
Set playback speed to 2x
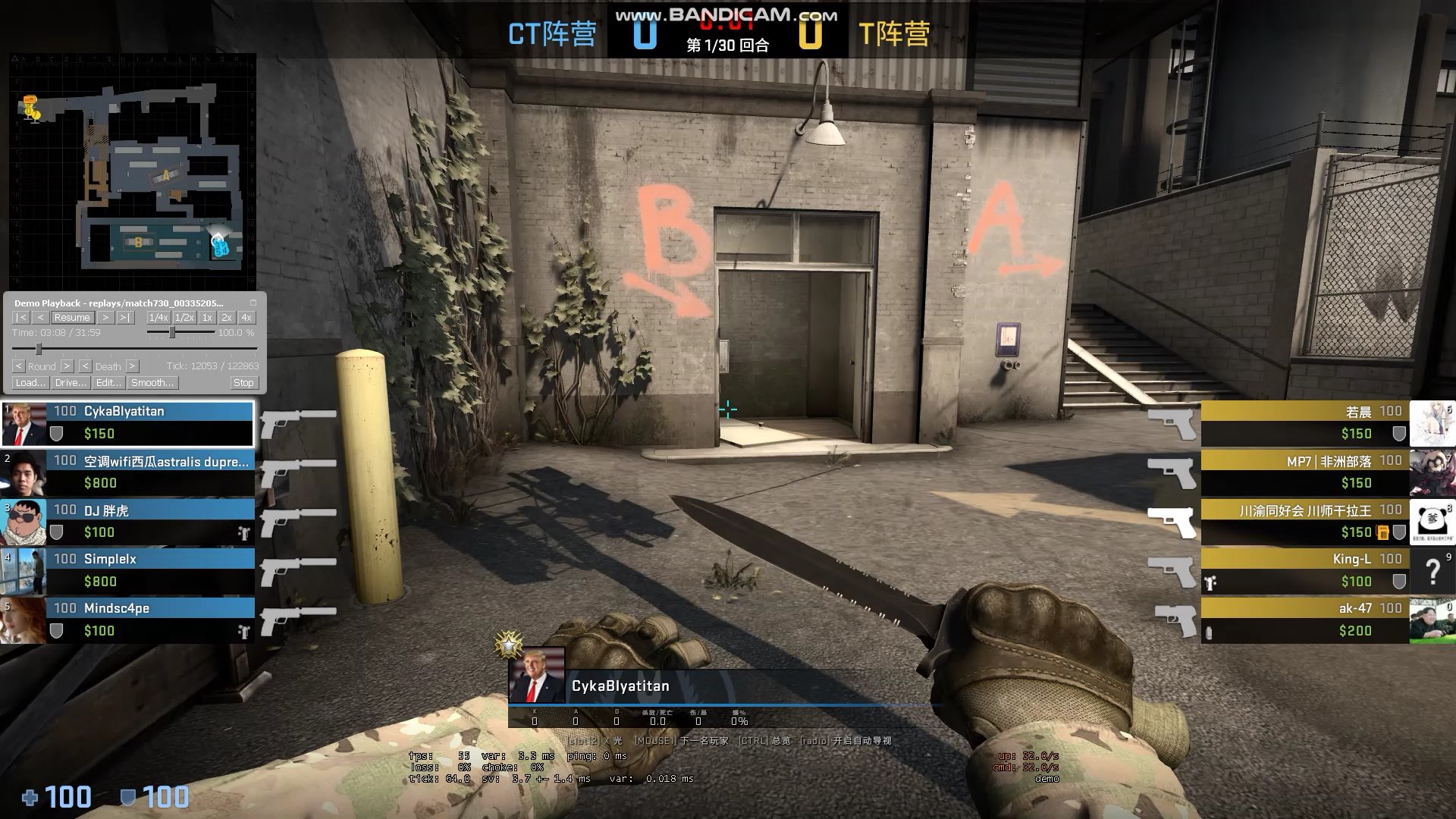226,318
